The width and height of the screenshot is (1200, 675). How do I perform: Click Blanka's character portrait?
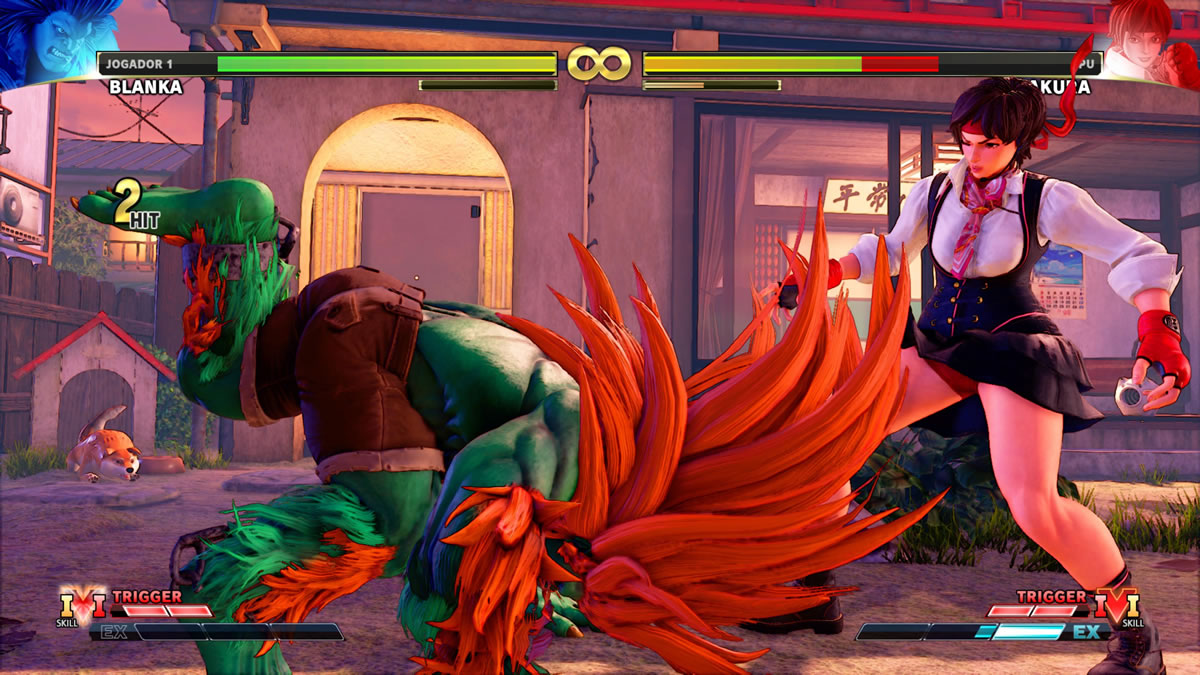pyautogui.click(x=45, y=42)
